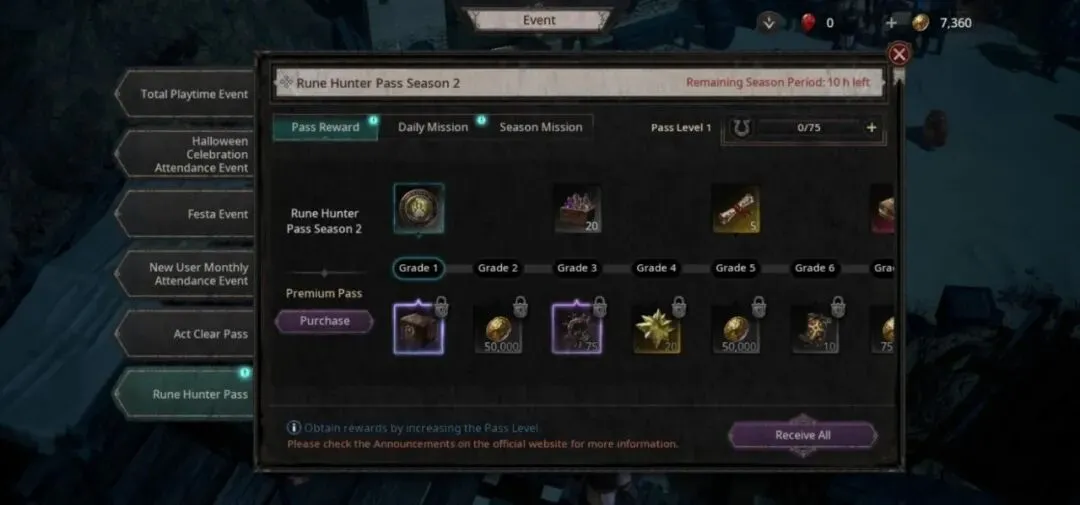Image resolution: width=1080 pixels, height=505 pixels.
Task: Select Halloween Celebration Attendance Event
Action: [195, 155]
